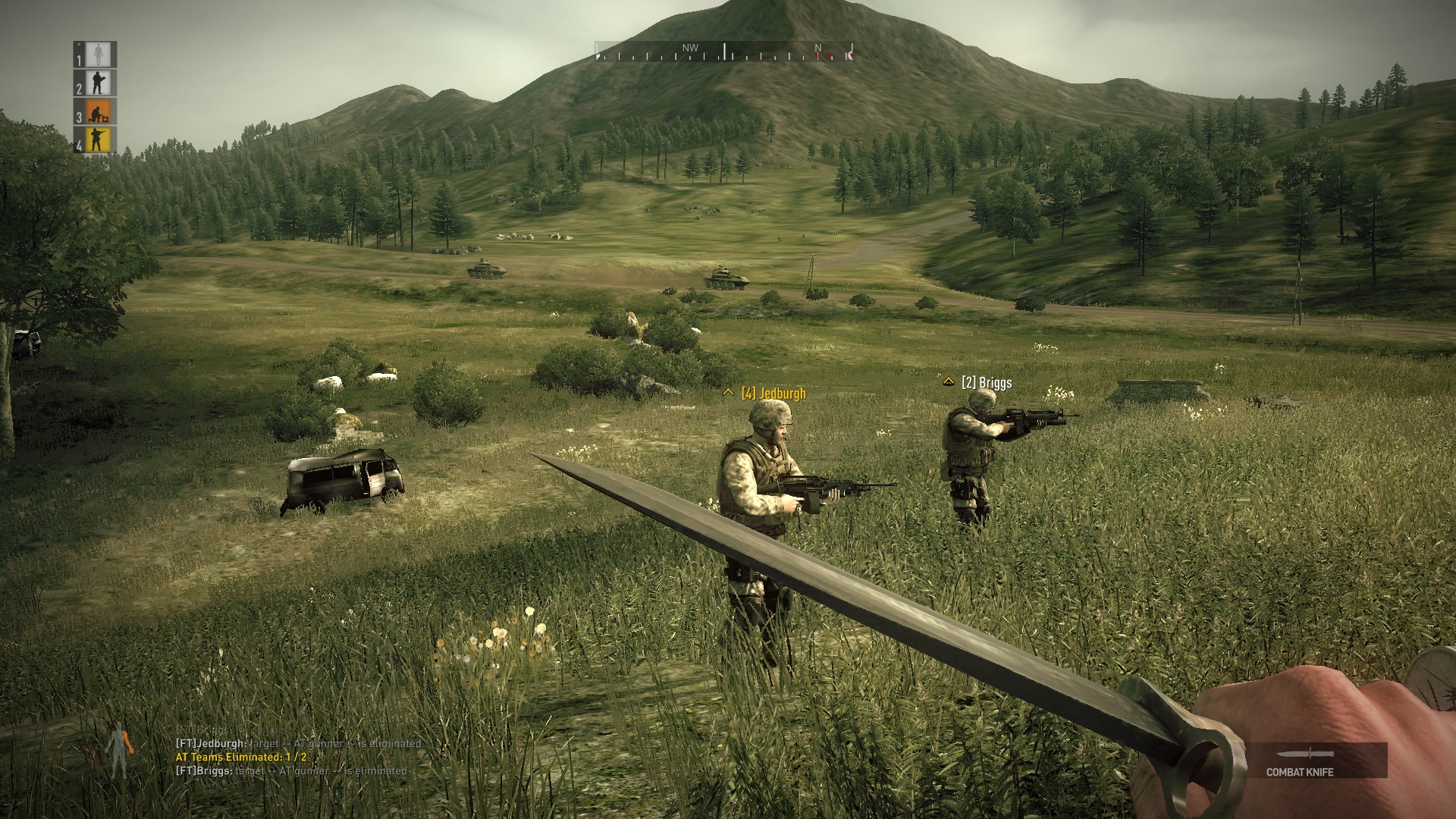
Task: Select soldier icon in squad slot 2
Action: (97, 82)
